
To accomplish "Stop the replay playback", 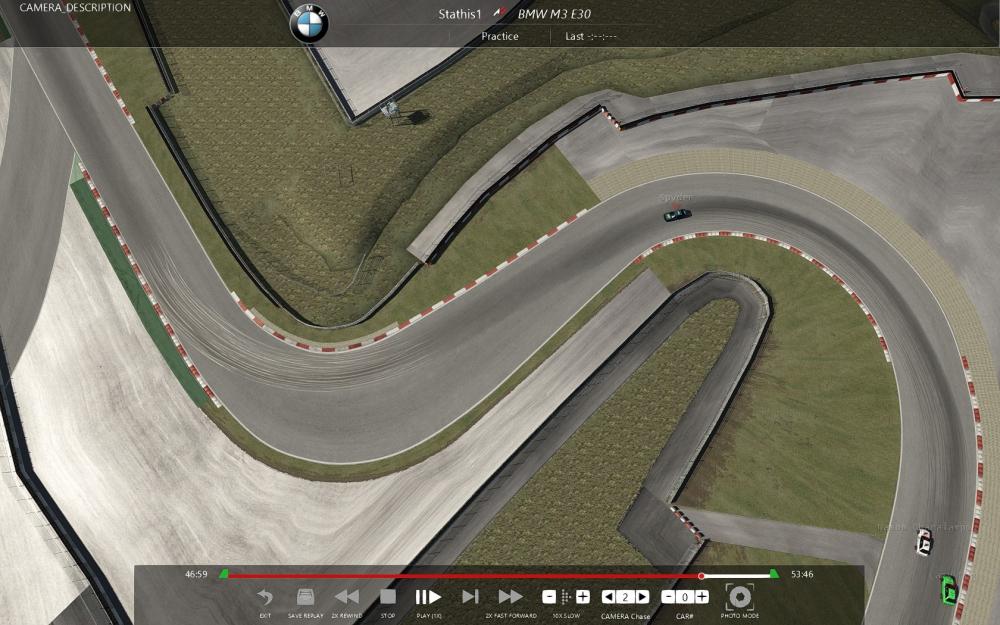I will (388, 598).
